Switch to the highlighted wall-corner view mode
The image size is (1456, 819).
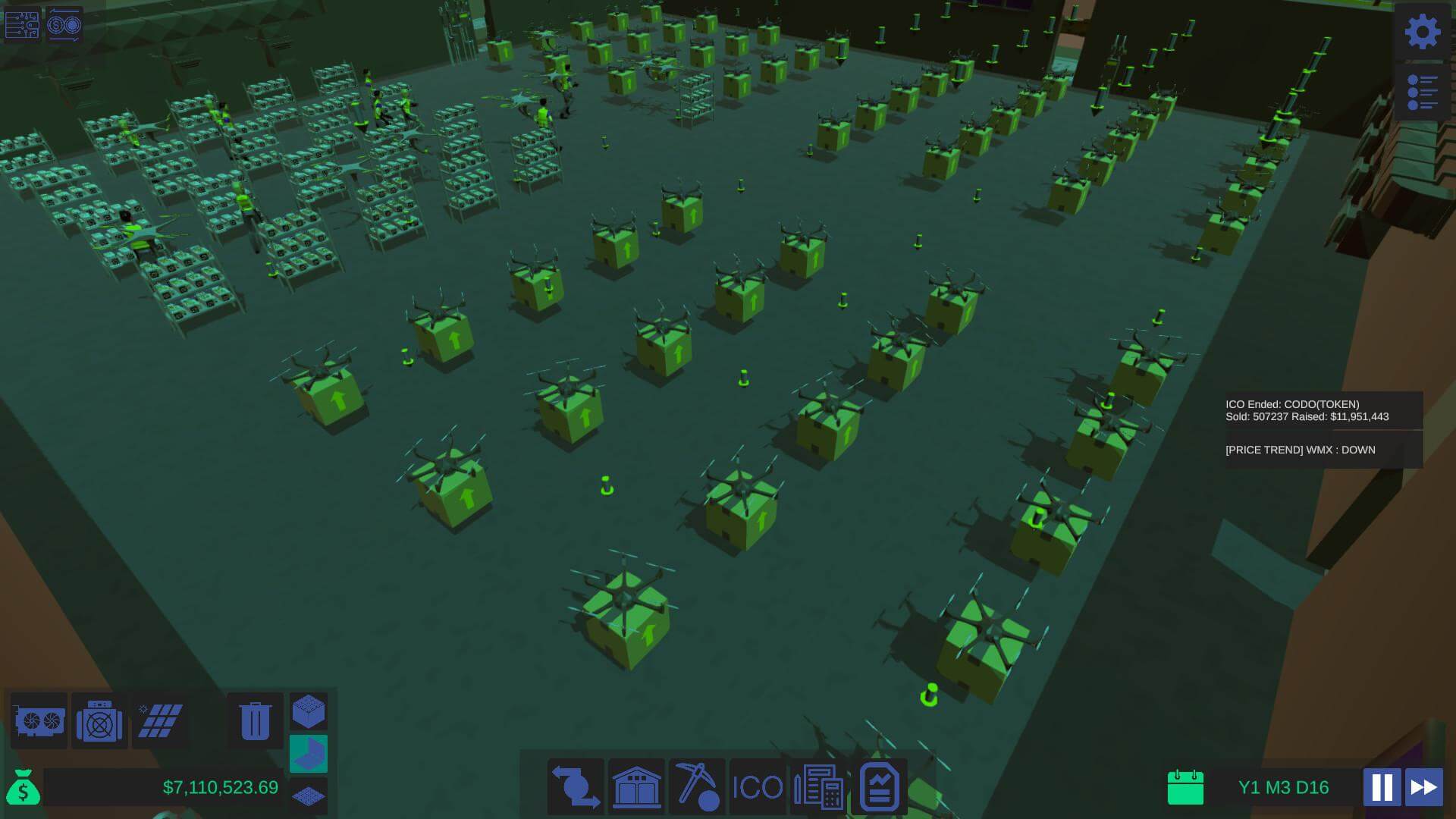tap(309, 753)
